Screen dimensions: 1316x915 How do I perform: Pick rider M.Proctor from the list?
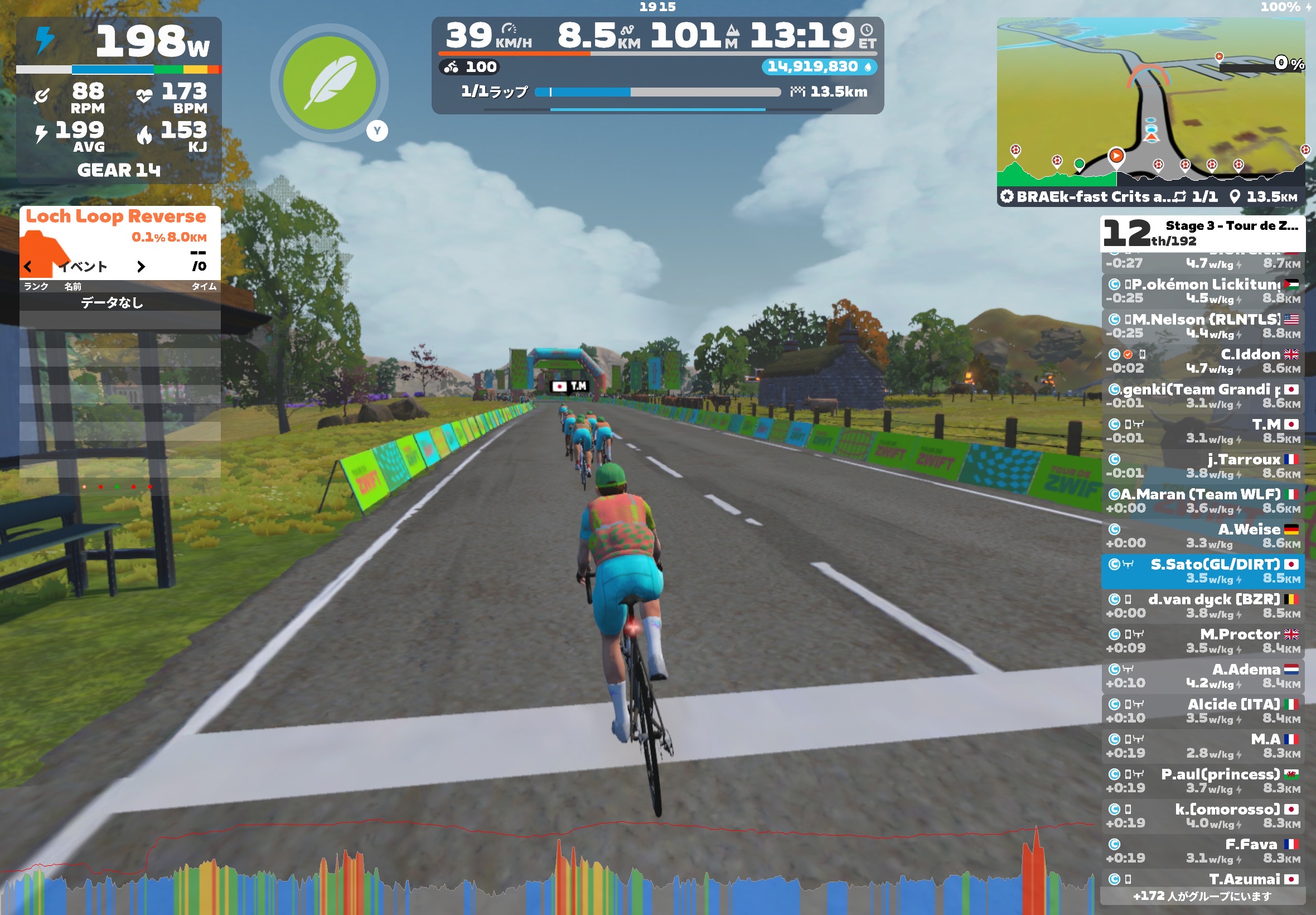click(x=1202, y=641)
